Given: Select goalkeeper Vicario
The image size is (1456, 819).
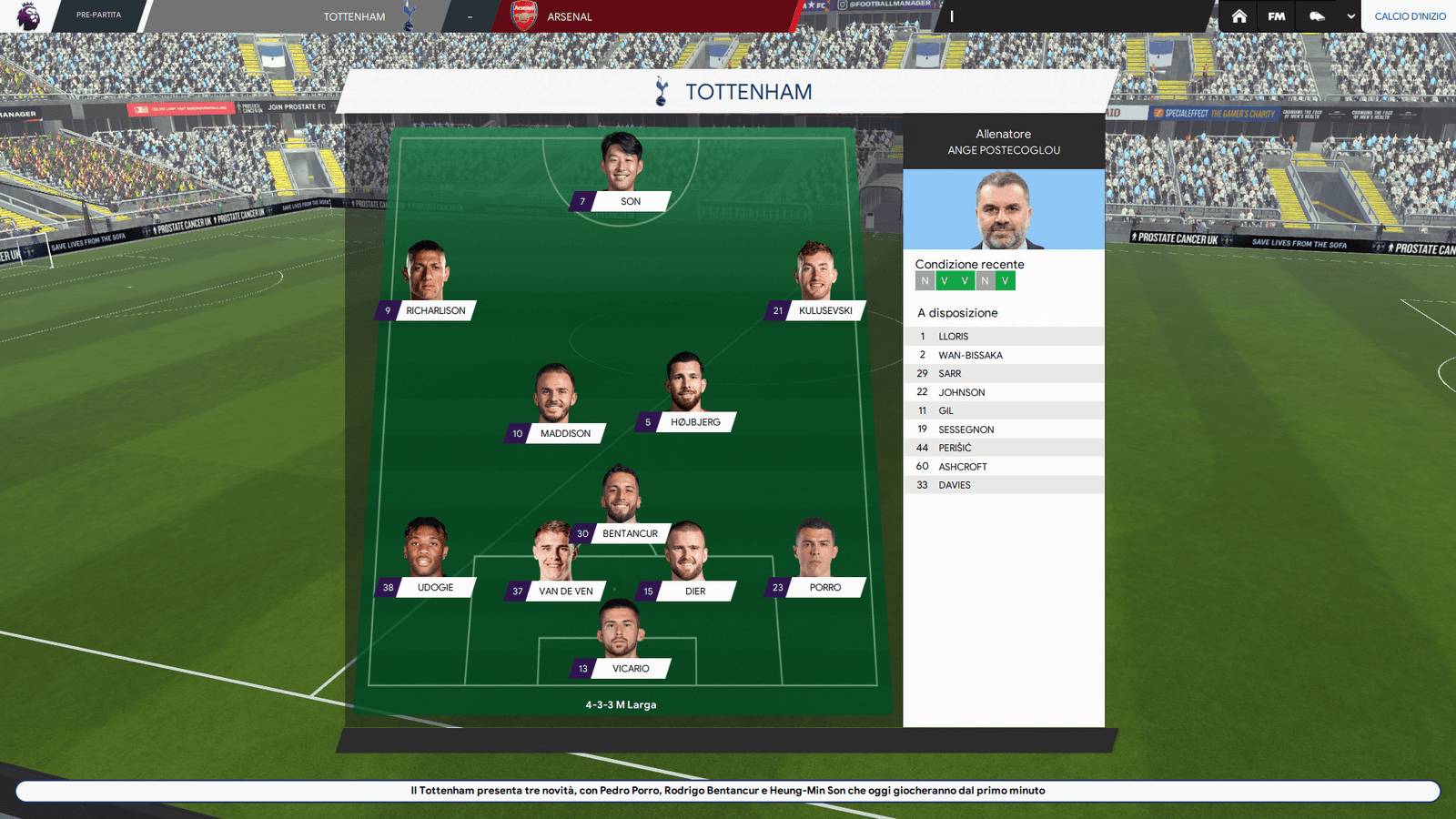Looking at the screenshot, I should click(630, 668).
